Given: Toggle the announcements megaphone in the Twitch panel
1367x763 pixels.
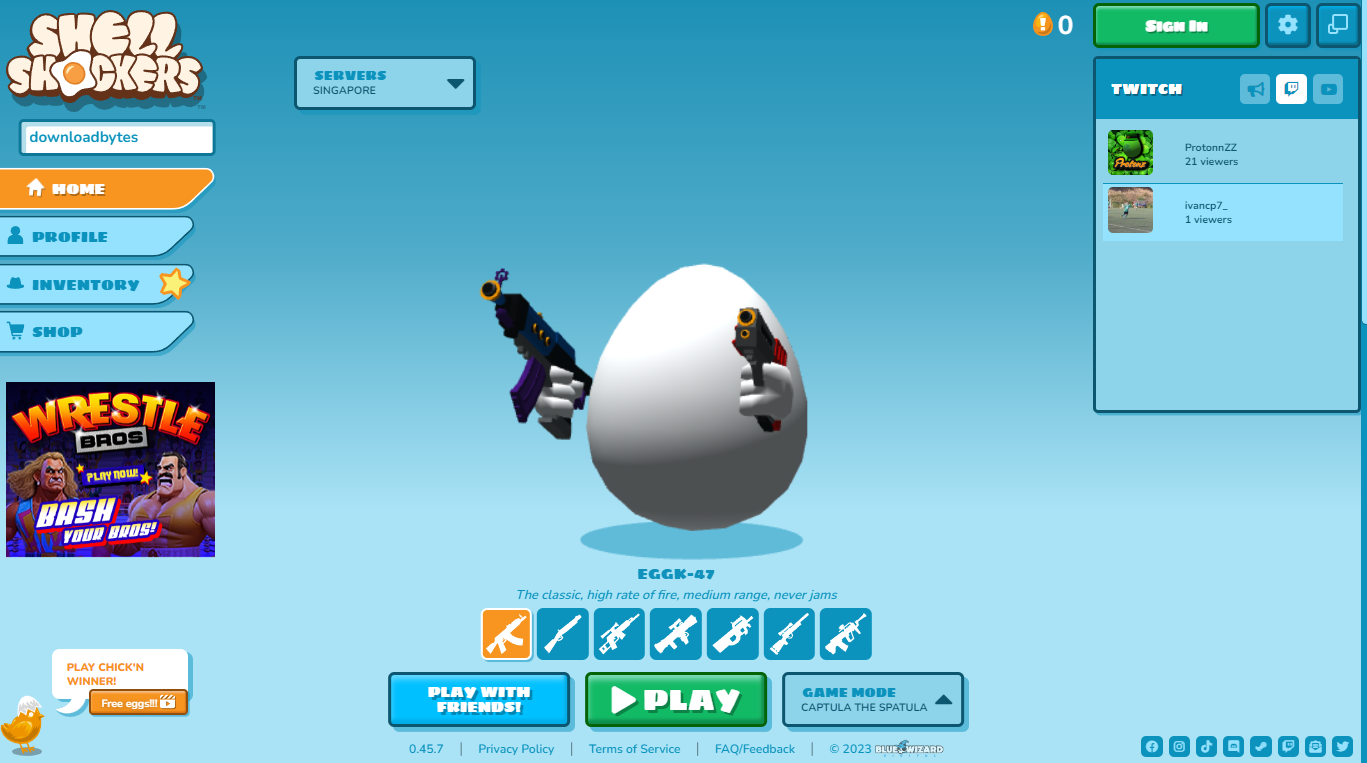Looking at the screenshot, I should click(x=1255, y=89).
